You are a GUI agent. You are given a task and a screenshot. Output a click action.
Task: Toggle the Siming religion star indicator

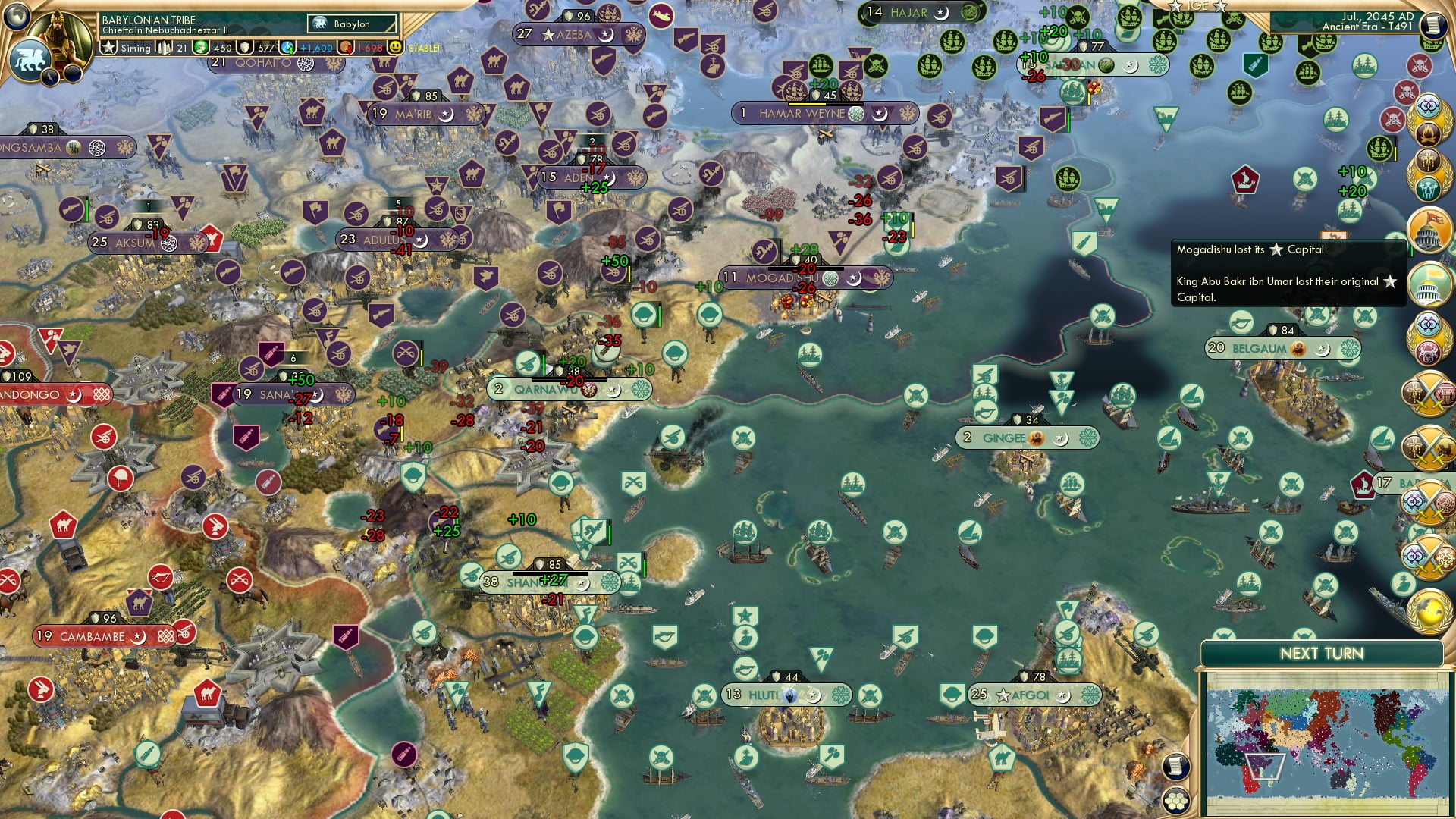click(108, 47)
